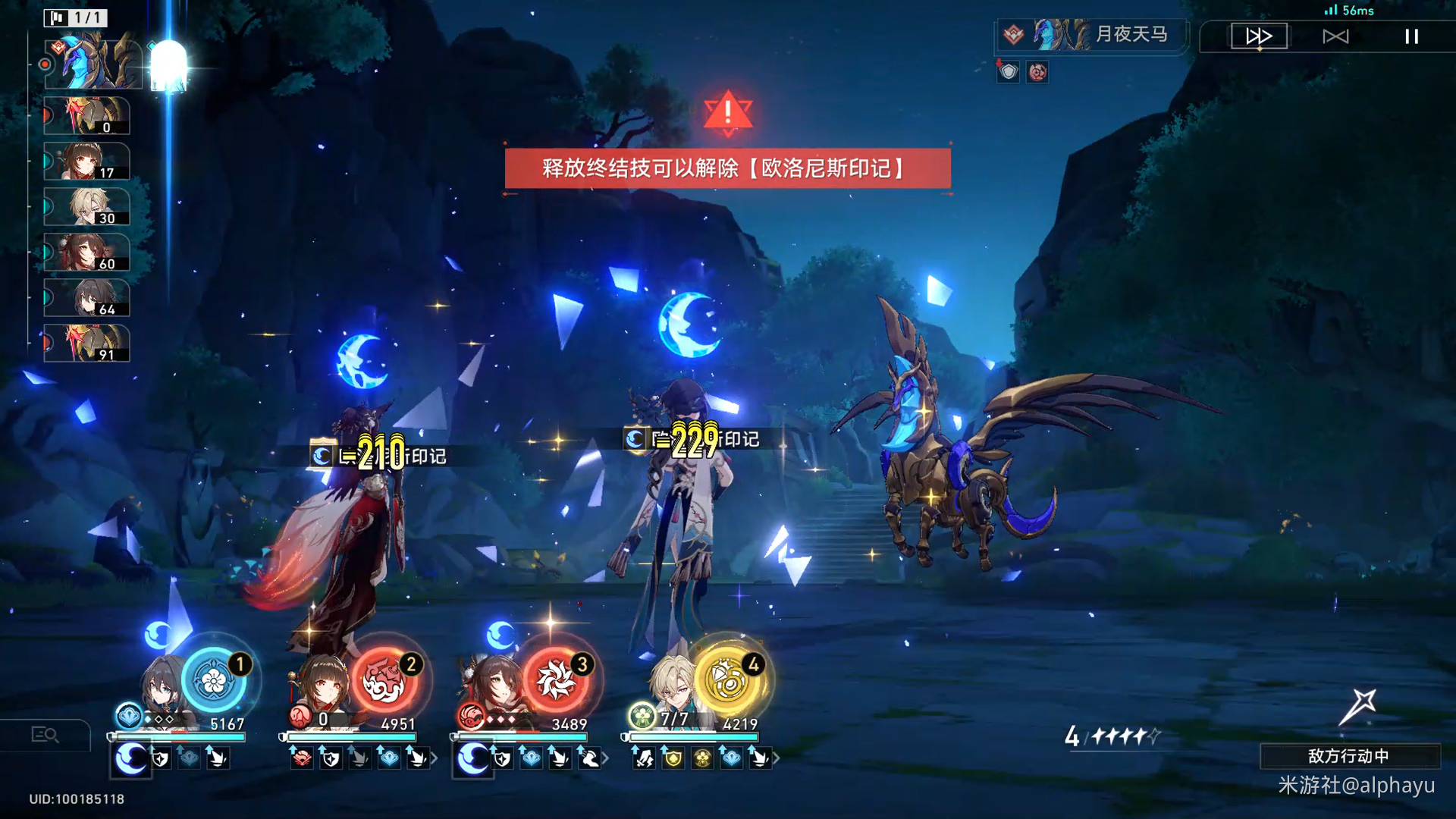Toggle the auto-battle button
The height and width of the screenshot is (819, 1456).
[1335, 36]
